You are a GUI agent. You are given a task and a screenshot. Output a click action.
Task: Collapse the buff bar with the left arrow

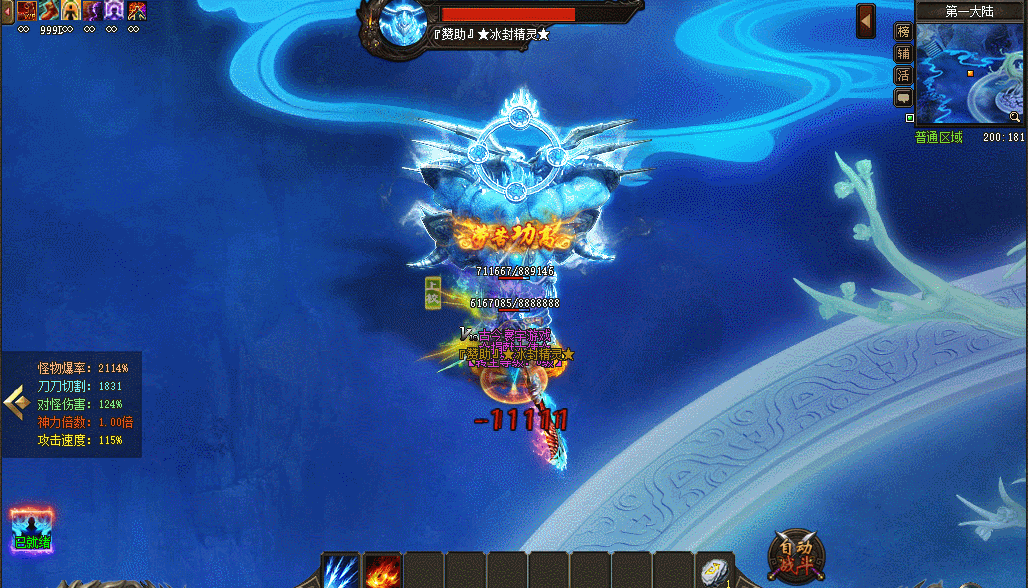click(x=5, y=10)
